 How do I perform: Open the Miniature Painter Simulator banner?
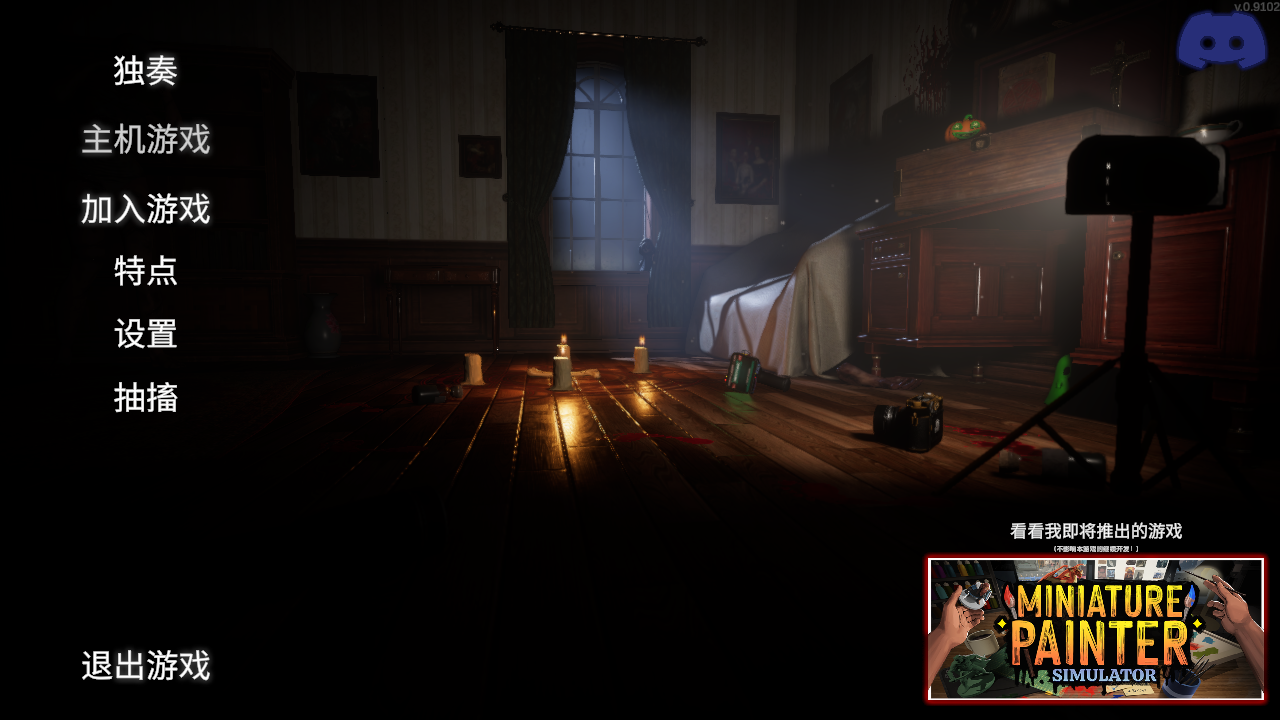(x=1095, y=629)
